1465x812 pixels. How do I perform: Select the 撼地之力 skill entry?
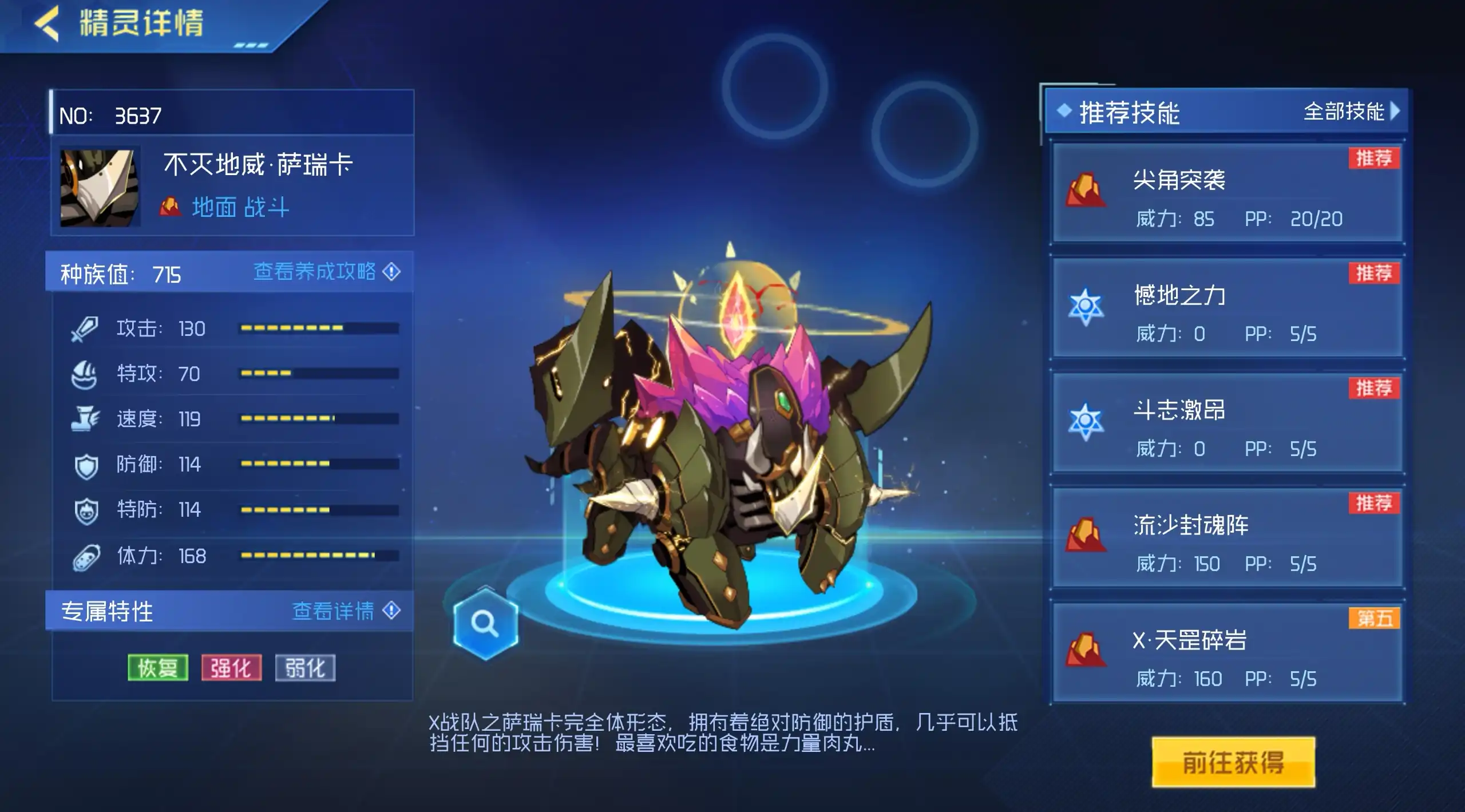coord(1227,308)
